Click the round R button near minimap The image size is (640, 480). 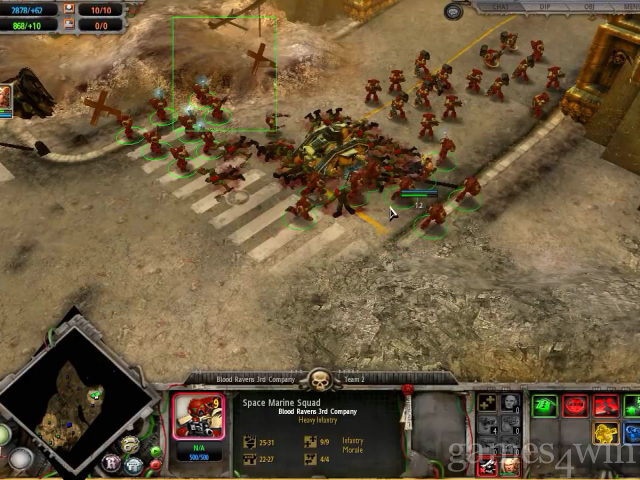tap(111, 463)
